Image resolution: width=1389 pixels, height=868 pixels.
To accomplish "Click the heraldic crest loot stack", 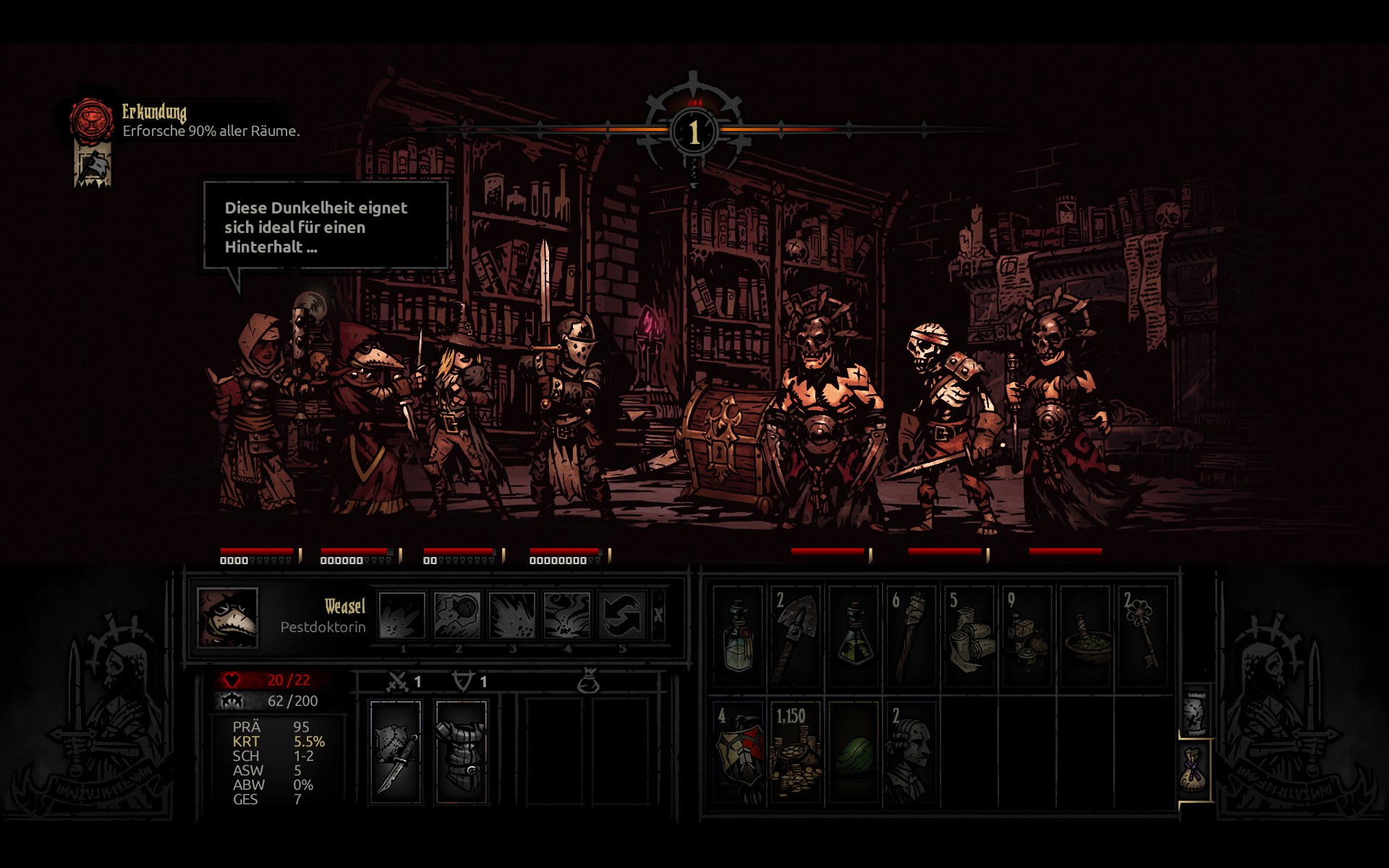I will pyautogui.click(x=738, y=752).
